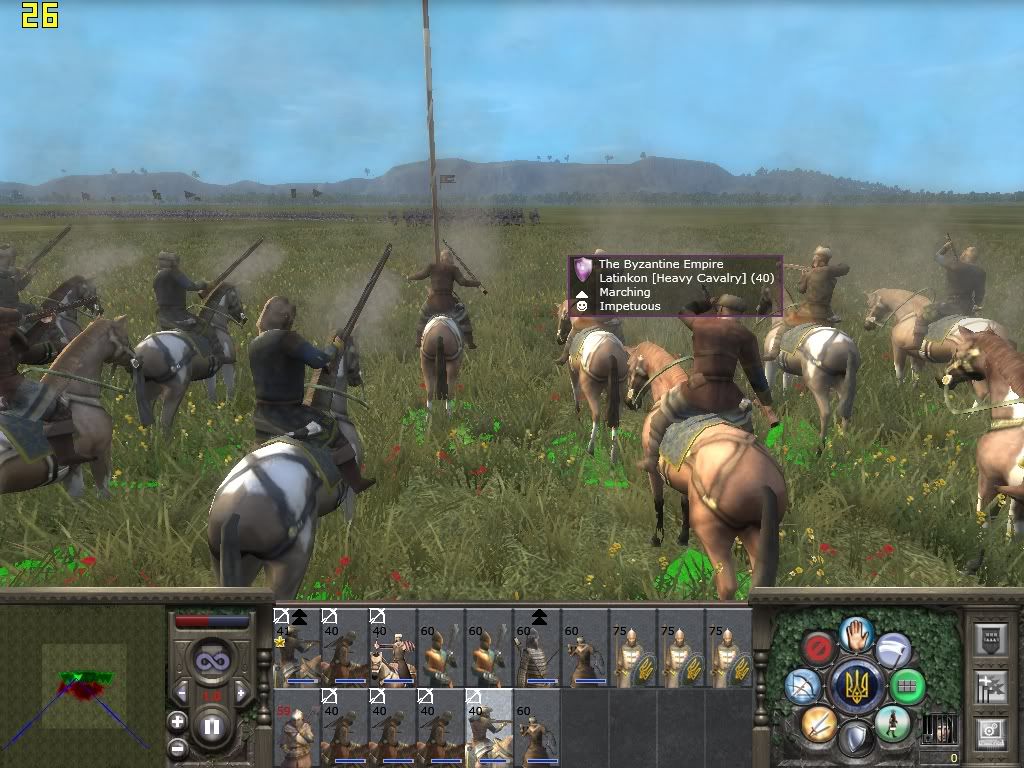The width and height of the screenshot is (1024, 768).
Task: Select the mounted unit carrying a striped banner
Action: click(x=392, y=647)
